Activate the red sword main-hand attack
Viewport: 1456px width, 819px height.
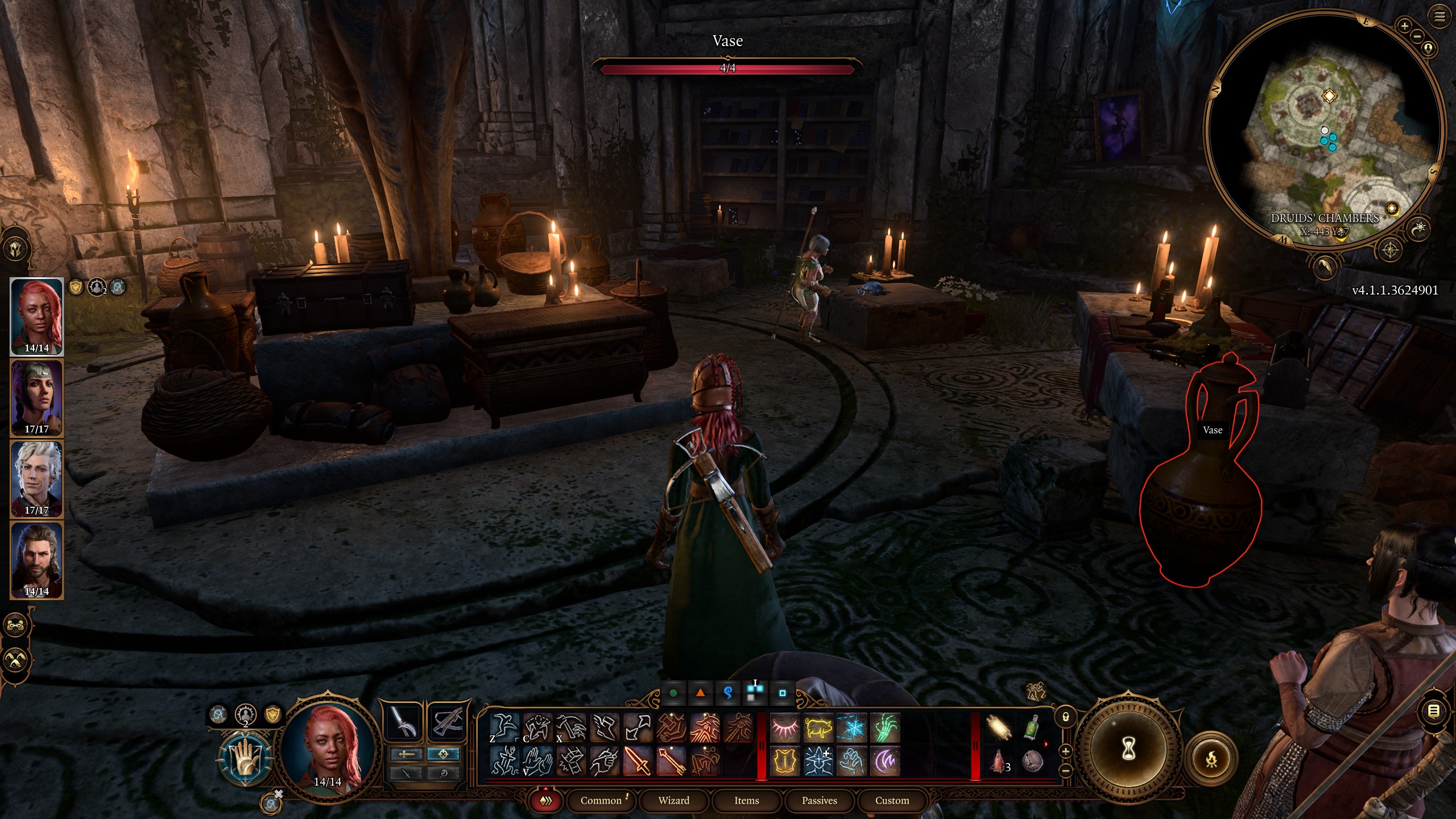pyautogui.click(x=638, y=761)
